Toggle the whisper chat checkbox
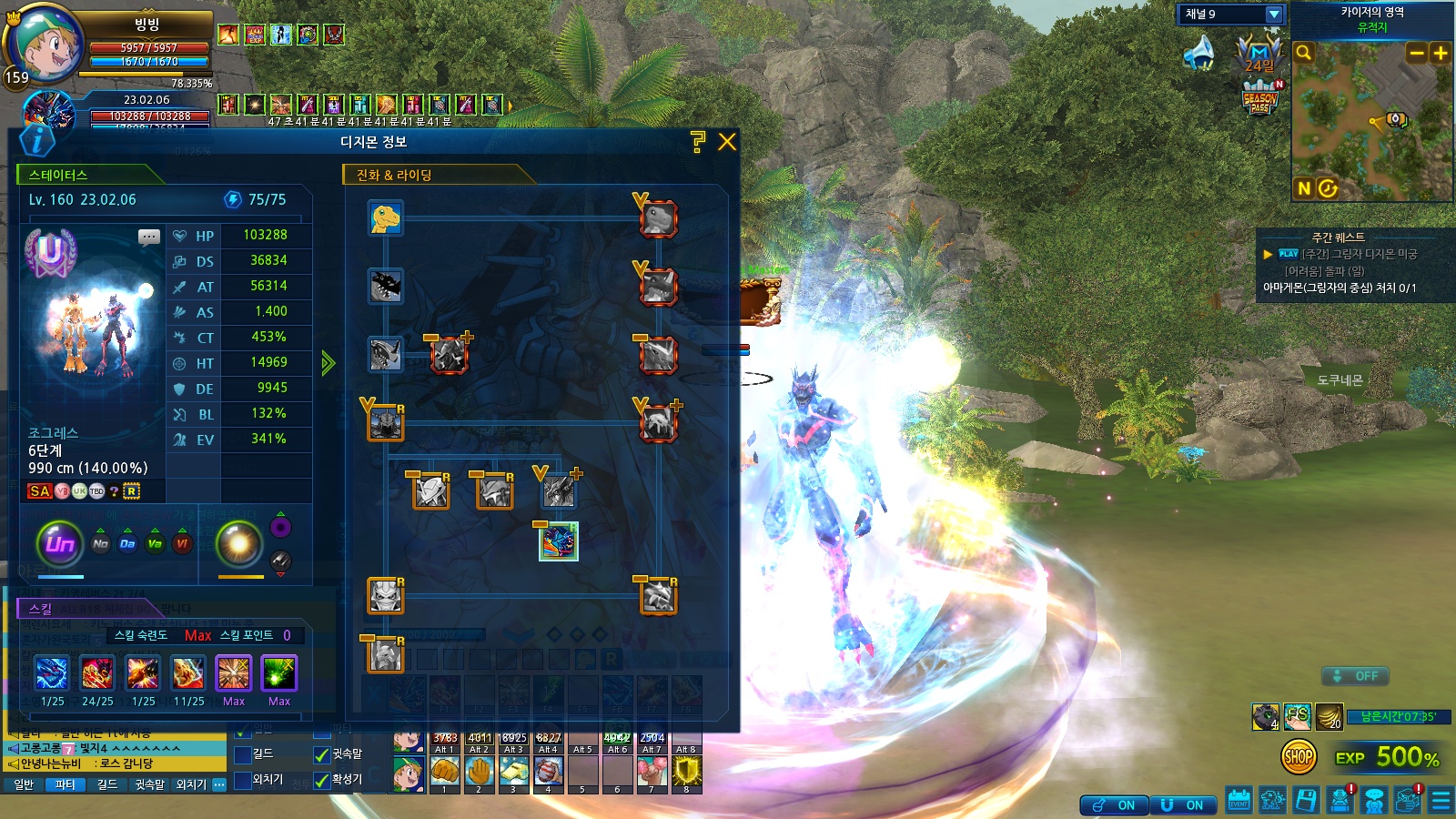1456x819 pixels. tap(321, 754)
